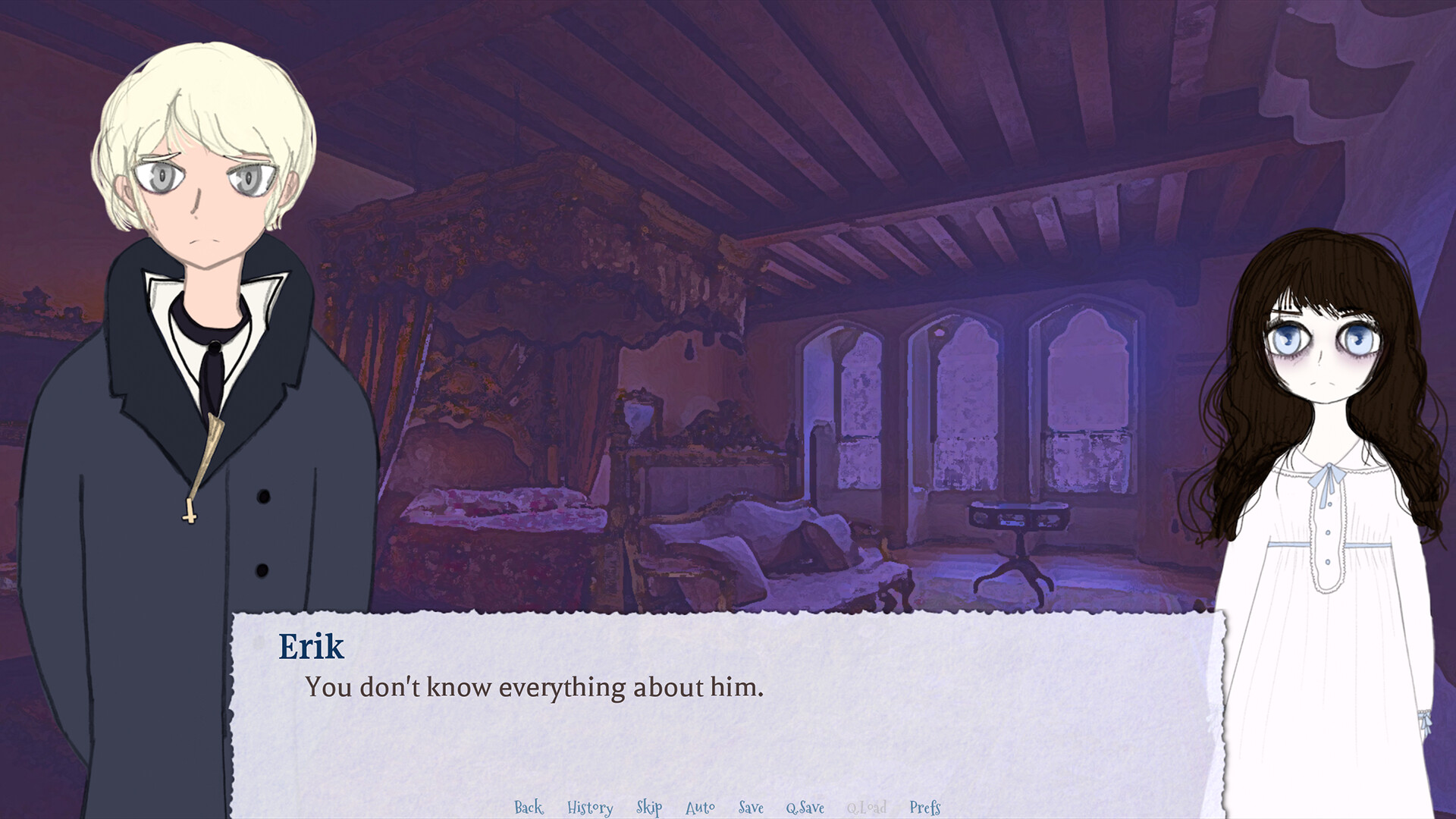Turn on Auto-advance mode

(700, 808)
